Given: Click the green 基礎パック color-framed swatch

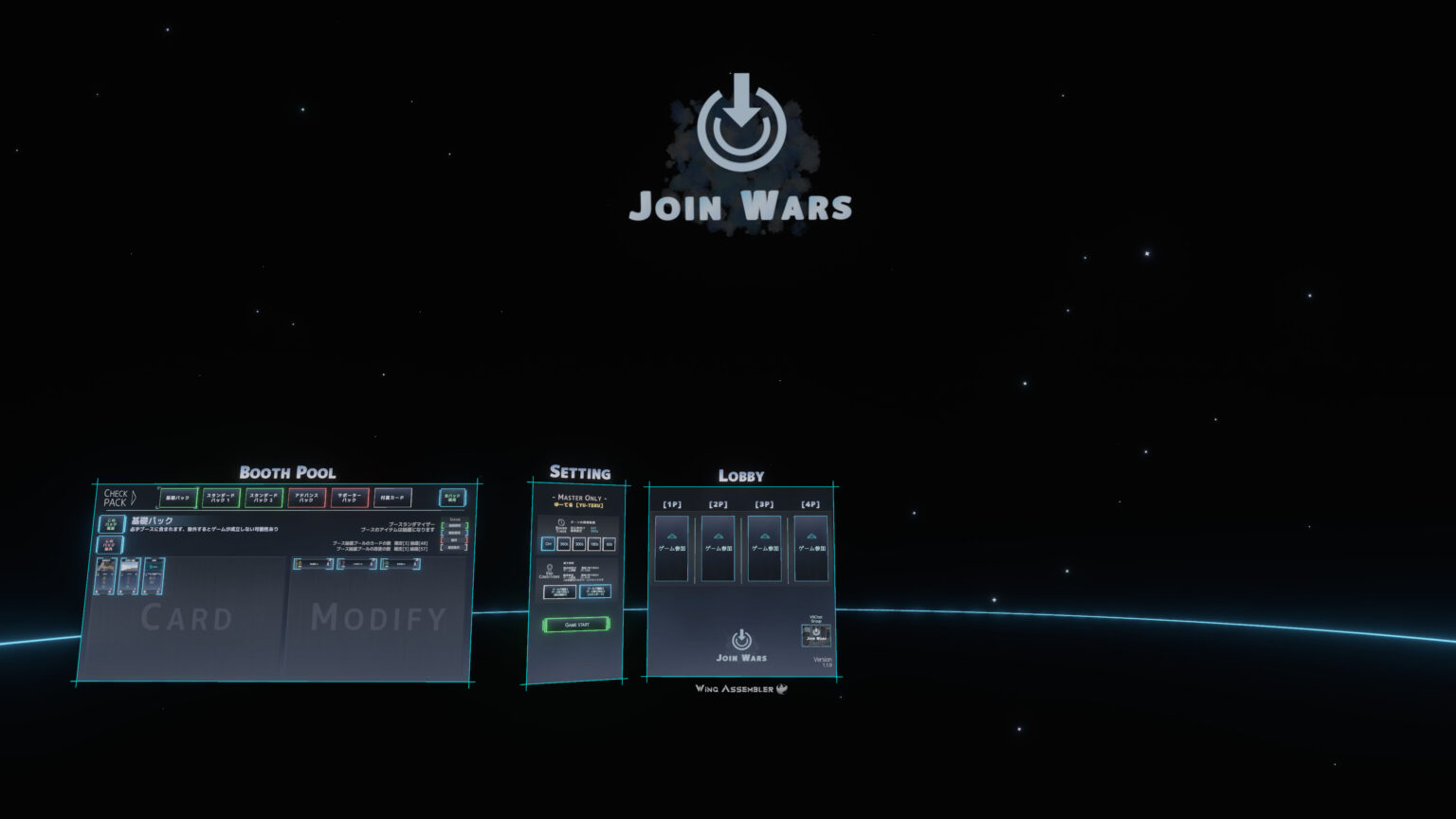Looking at the screenshot, I should tap(177, 498).
